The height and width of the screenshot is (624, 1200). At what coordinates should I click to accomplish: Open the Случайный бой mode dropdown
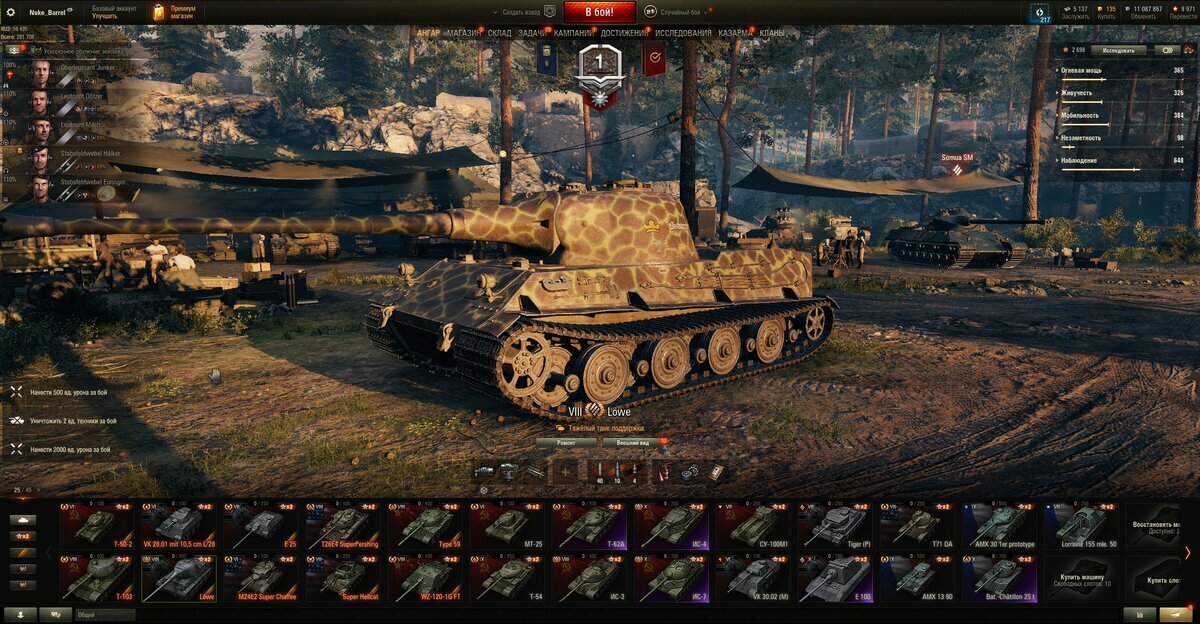click(x=679, y=12)
